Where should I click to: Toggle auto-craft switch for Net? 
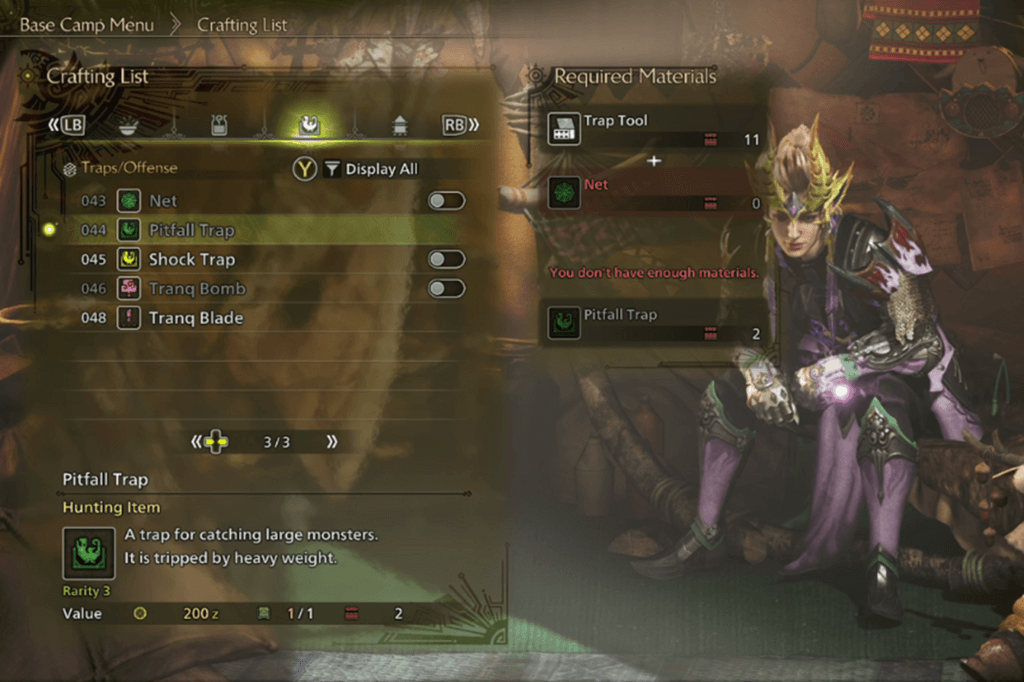tap(446, 201)
